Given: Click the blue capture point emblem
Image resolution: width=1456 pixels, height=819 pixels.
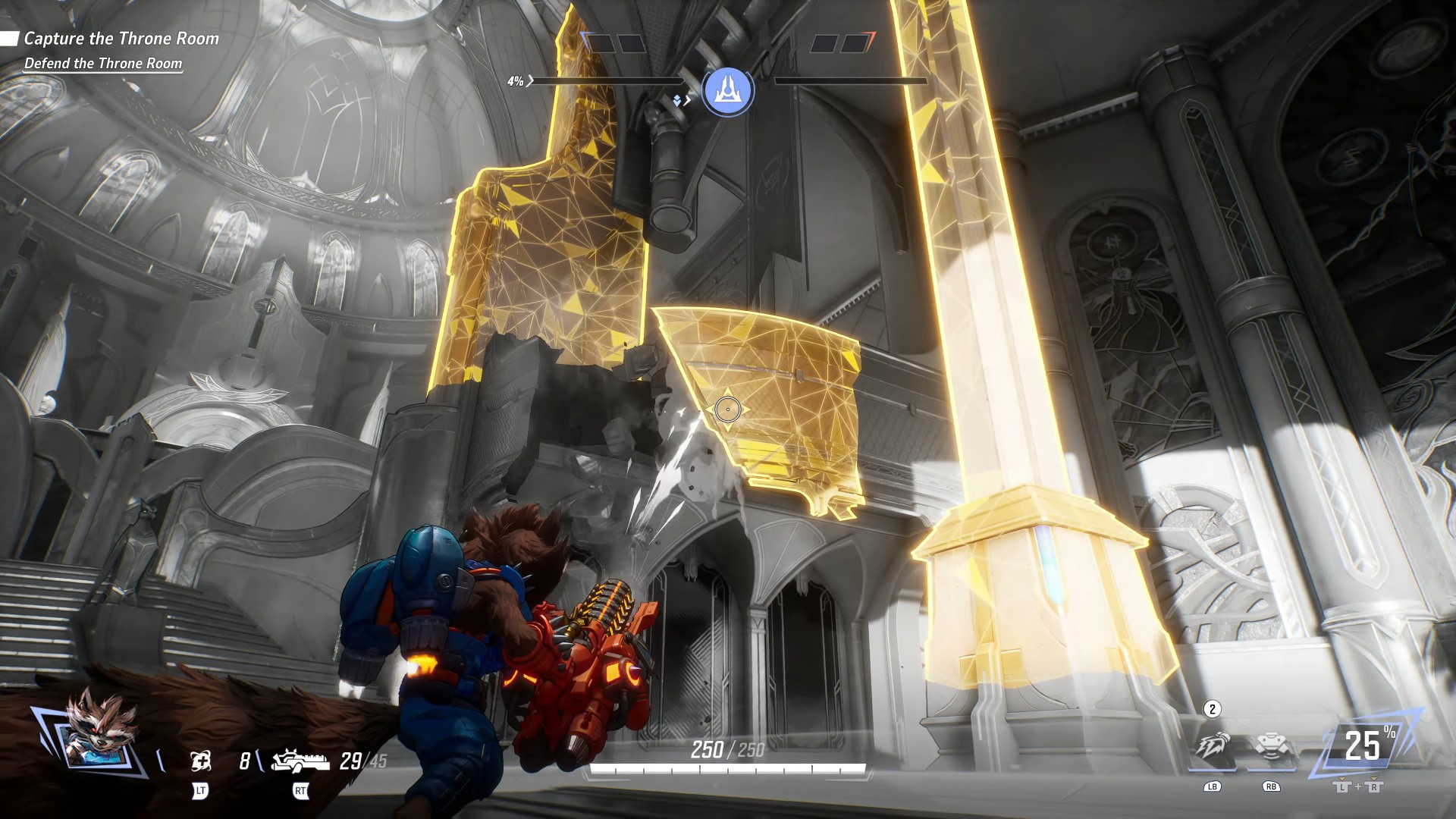Looking at the screenshot, I should pos(727,91).
